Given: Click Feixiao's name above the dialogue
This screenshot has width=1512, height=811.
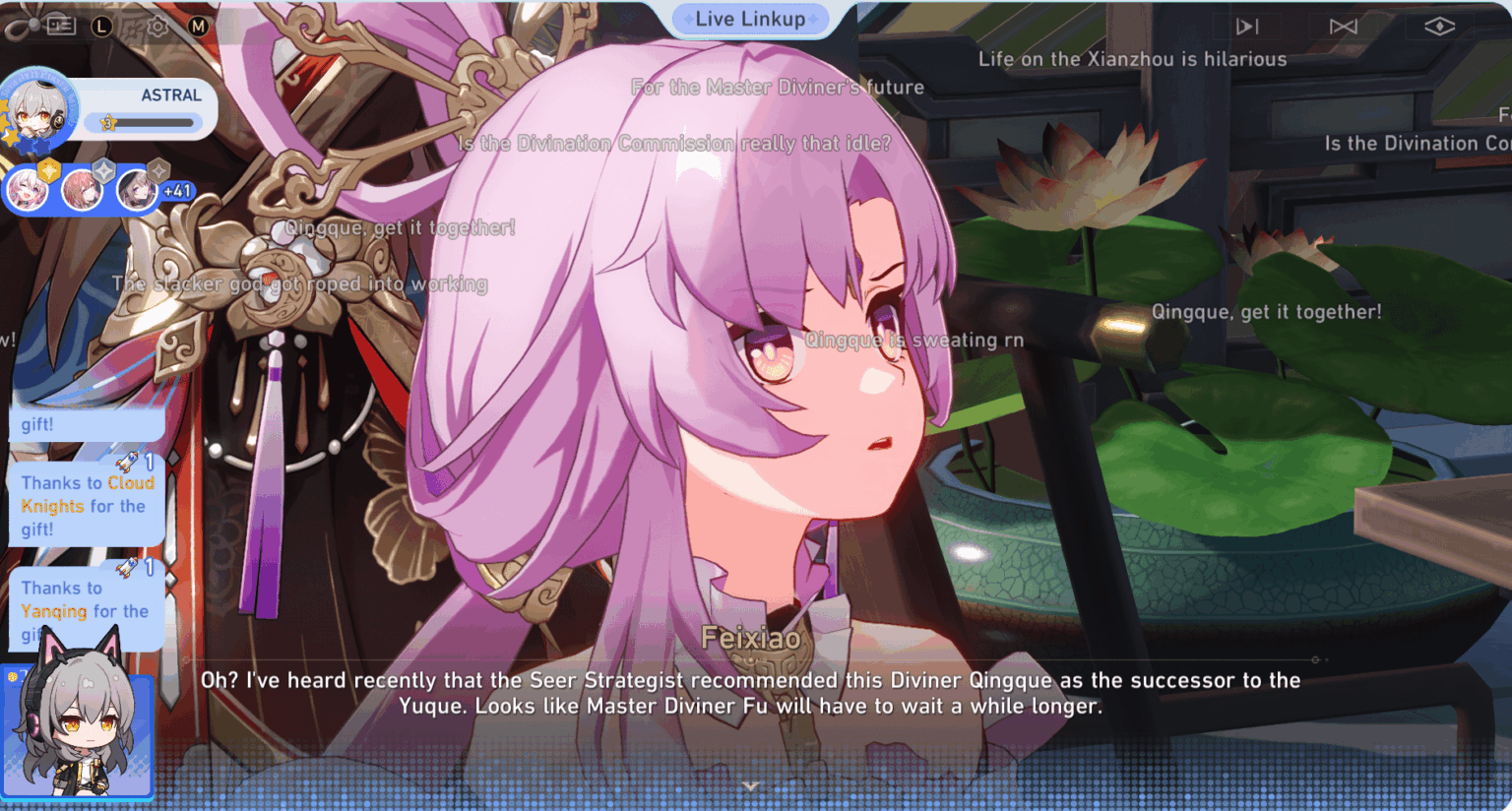Looking at the screenshot, I should pos(751,638).
